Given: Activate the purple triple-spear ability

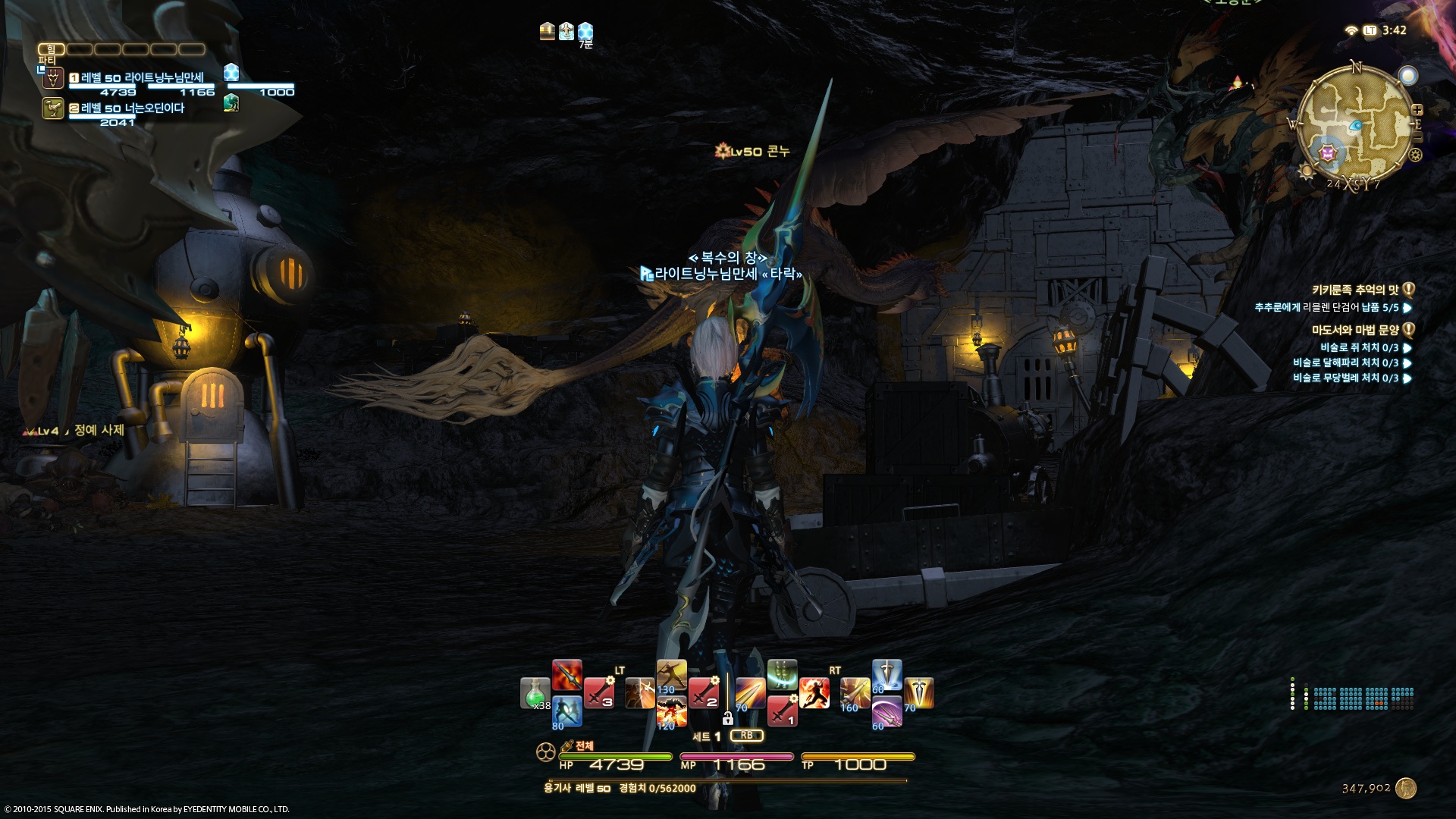Looking at the screenshot, I should click(x=886, y=711).
